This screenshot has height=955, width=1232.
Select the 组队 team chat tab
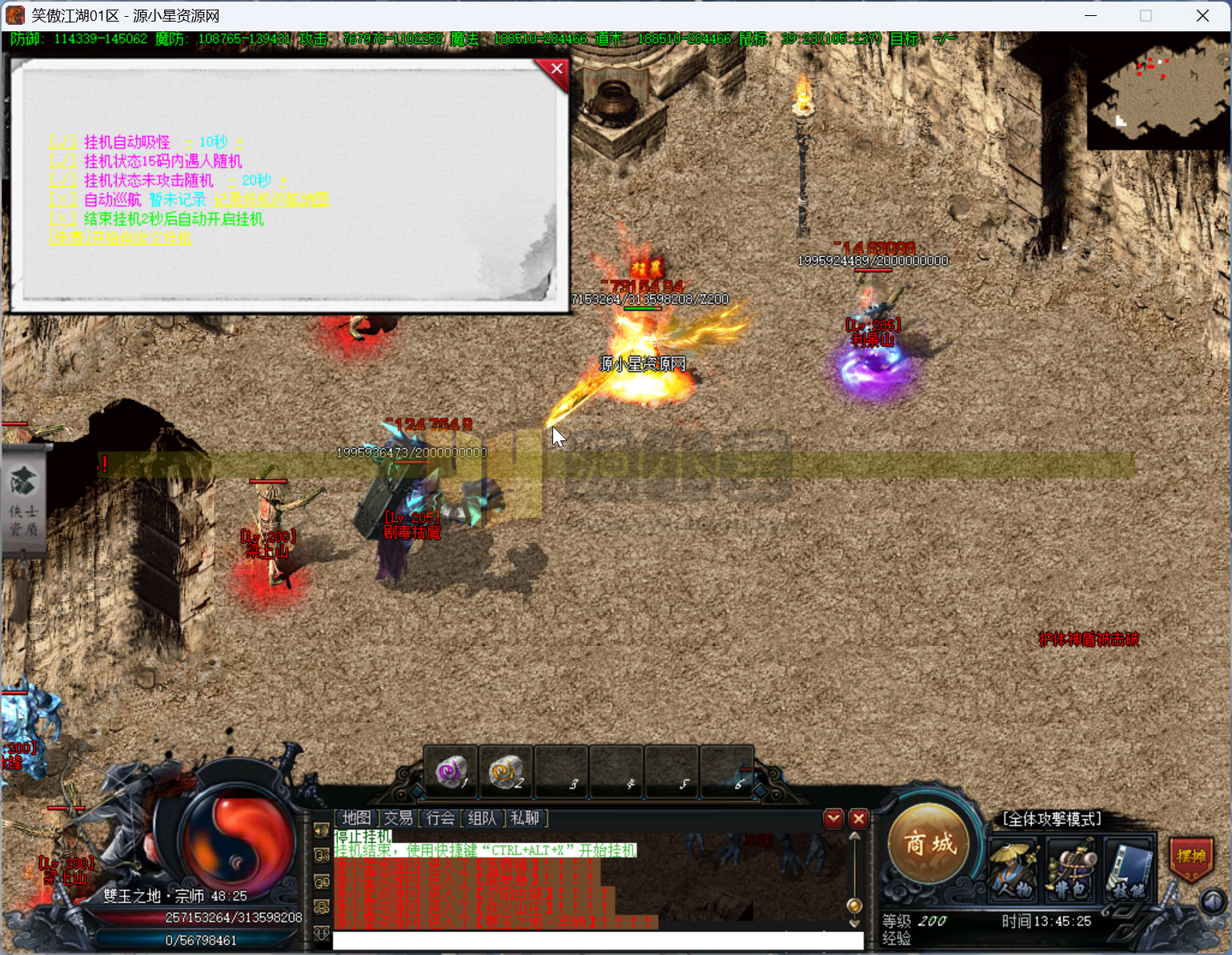point(482,818)
